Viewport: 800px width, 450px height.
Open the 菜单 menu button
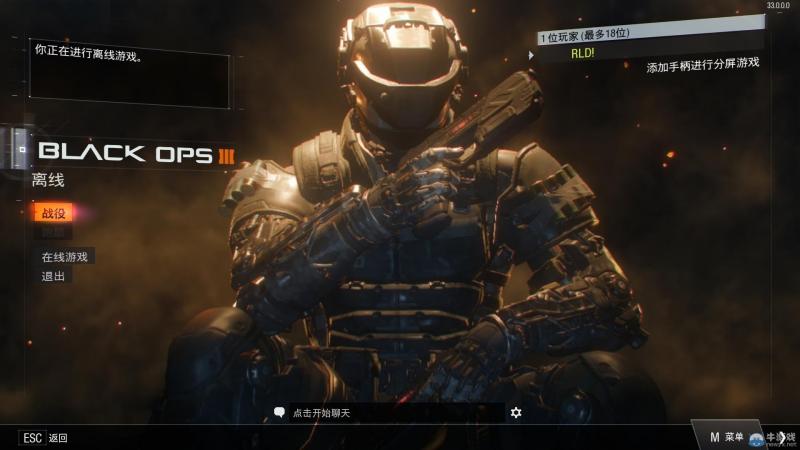727,437
